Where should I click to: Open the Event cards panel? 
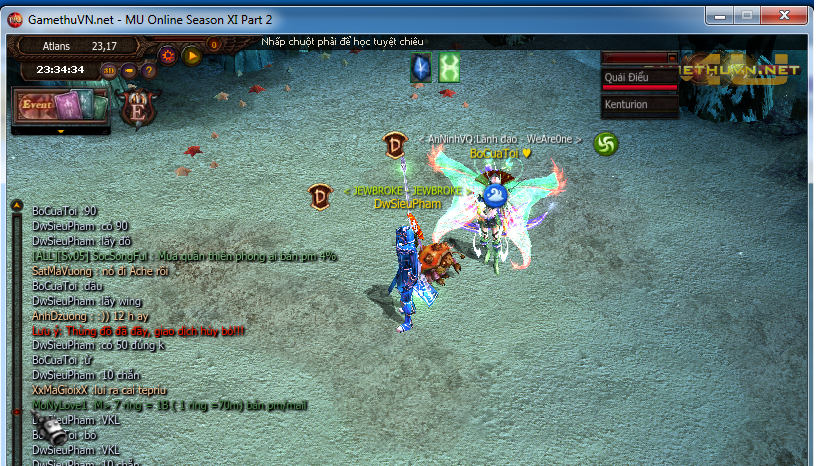coord(60,105)
